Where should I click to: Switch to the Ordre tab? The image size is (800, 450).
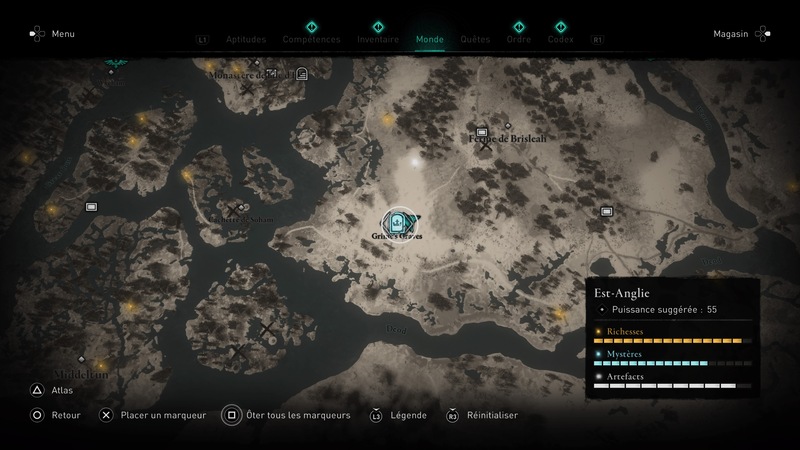tap(519, 40)
